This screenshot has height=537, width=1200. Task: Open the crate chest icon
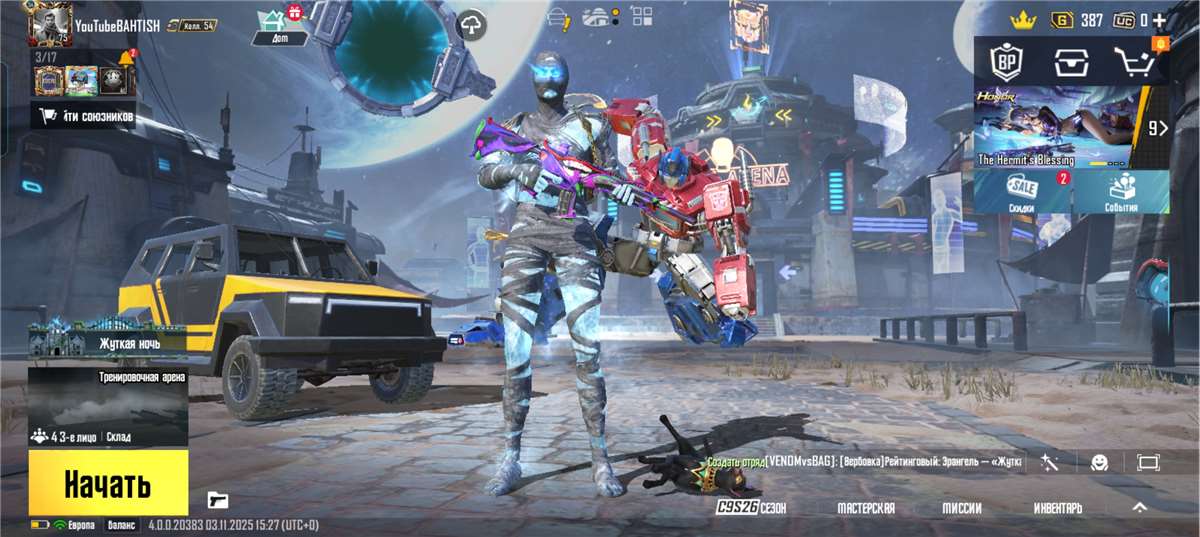[1068, 63]
